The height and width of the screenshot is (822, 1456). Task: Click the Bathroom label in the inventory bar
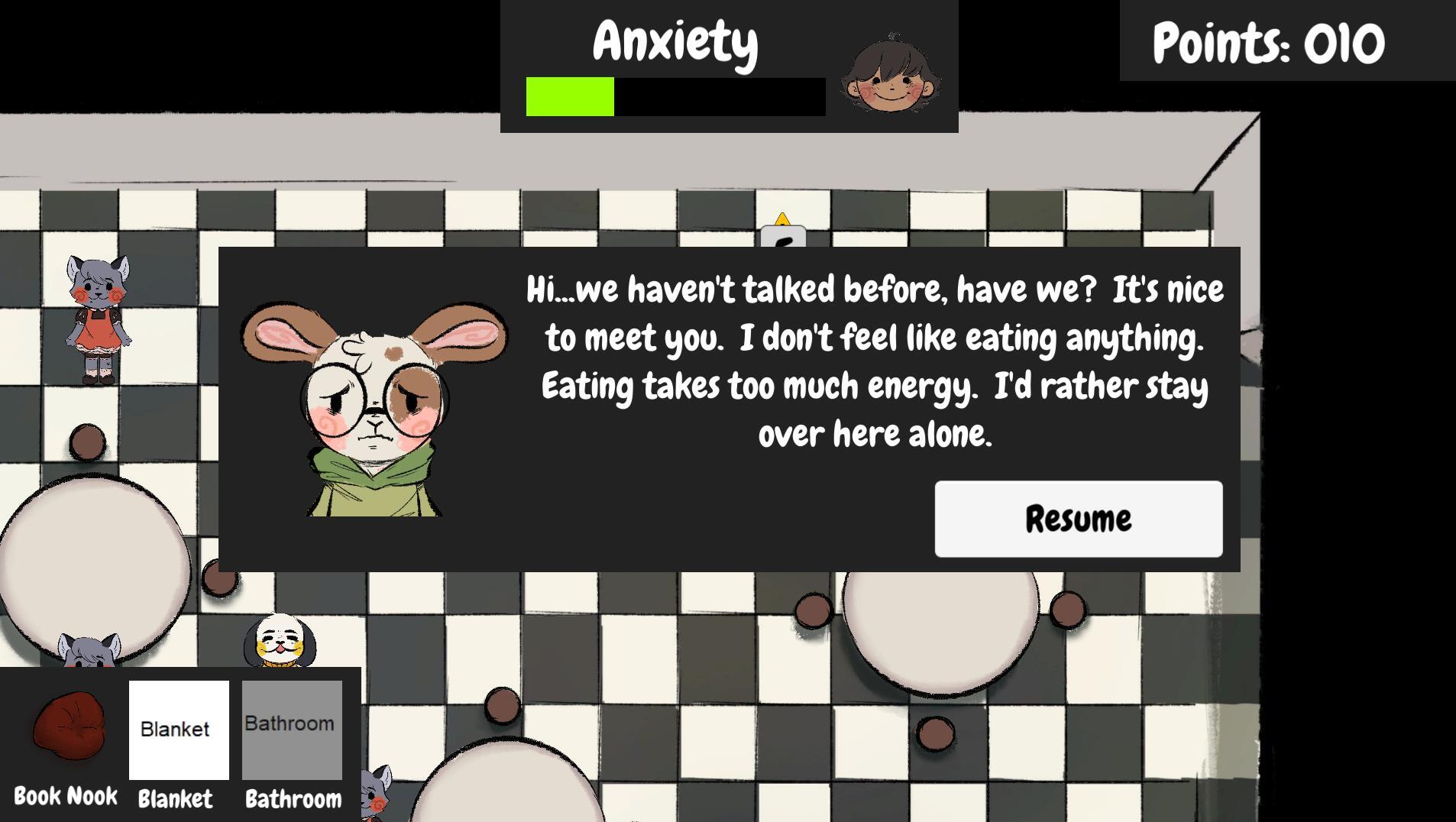tap(292, 800)
